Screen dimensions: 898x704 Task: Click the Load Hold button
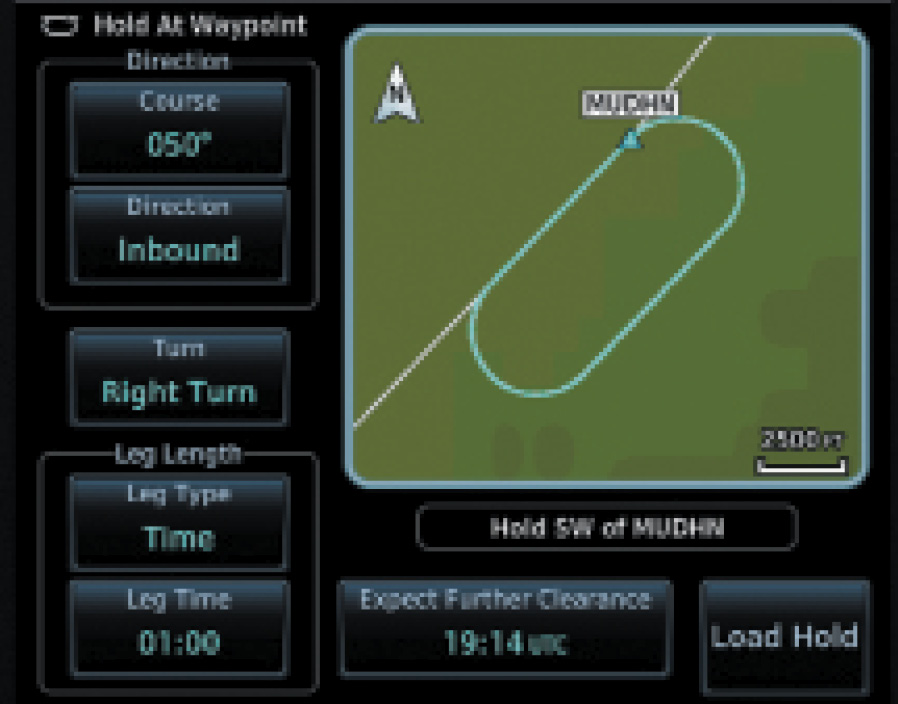(x=784, y=637)
